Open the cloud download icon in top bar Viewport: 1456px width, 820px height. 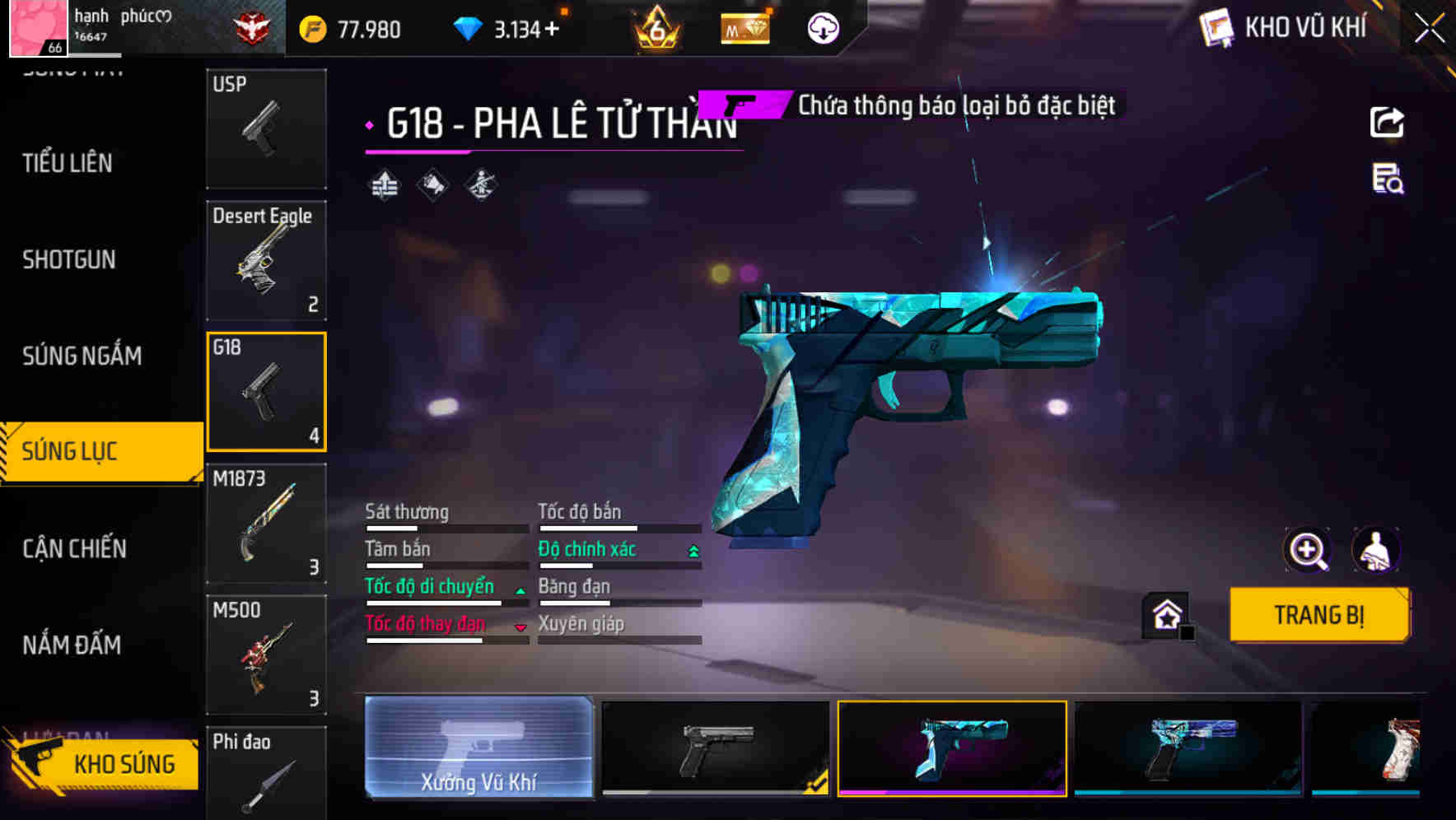[x=822, y=27]
